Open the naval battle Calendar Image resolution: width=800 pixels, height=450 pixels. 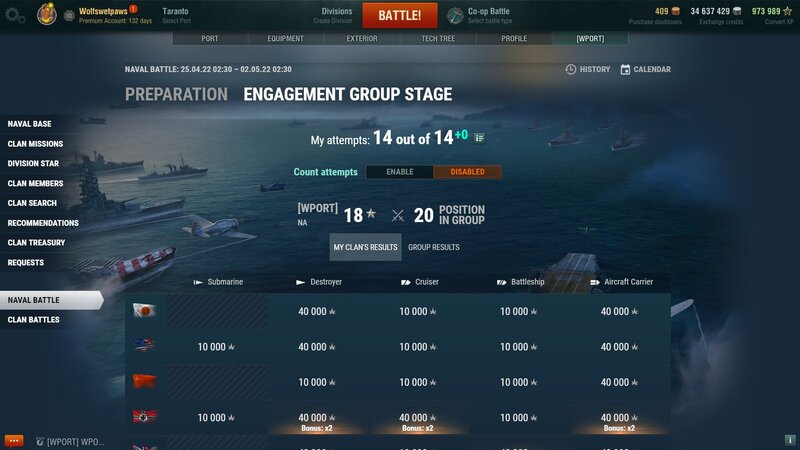point(645,70)
